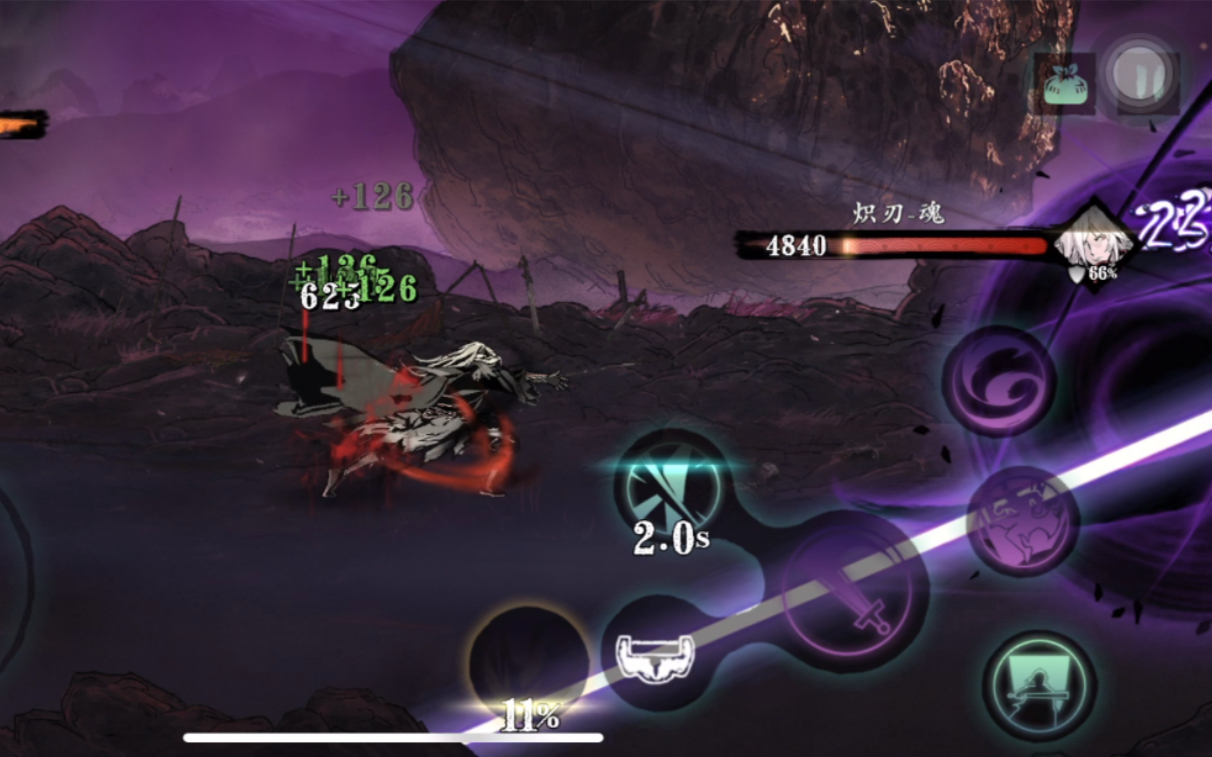Activate the white bull-horn skill button
The image size is (1212, 757).
click(654, 655)
